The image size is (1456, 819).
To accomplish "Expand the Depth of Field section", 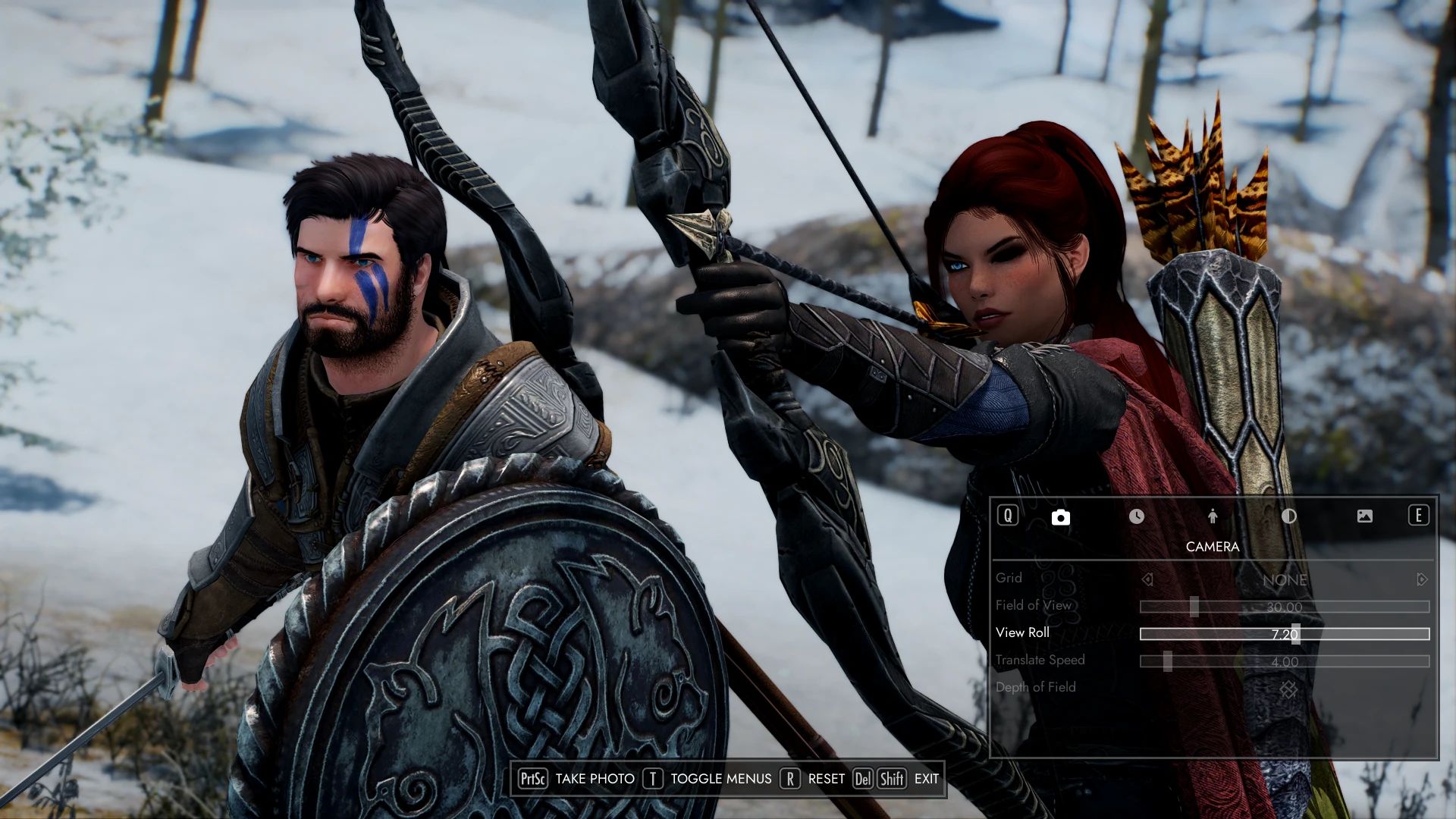I will click(1037, 687).
